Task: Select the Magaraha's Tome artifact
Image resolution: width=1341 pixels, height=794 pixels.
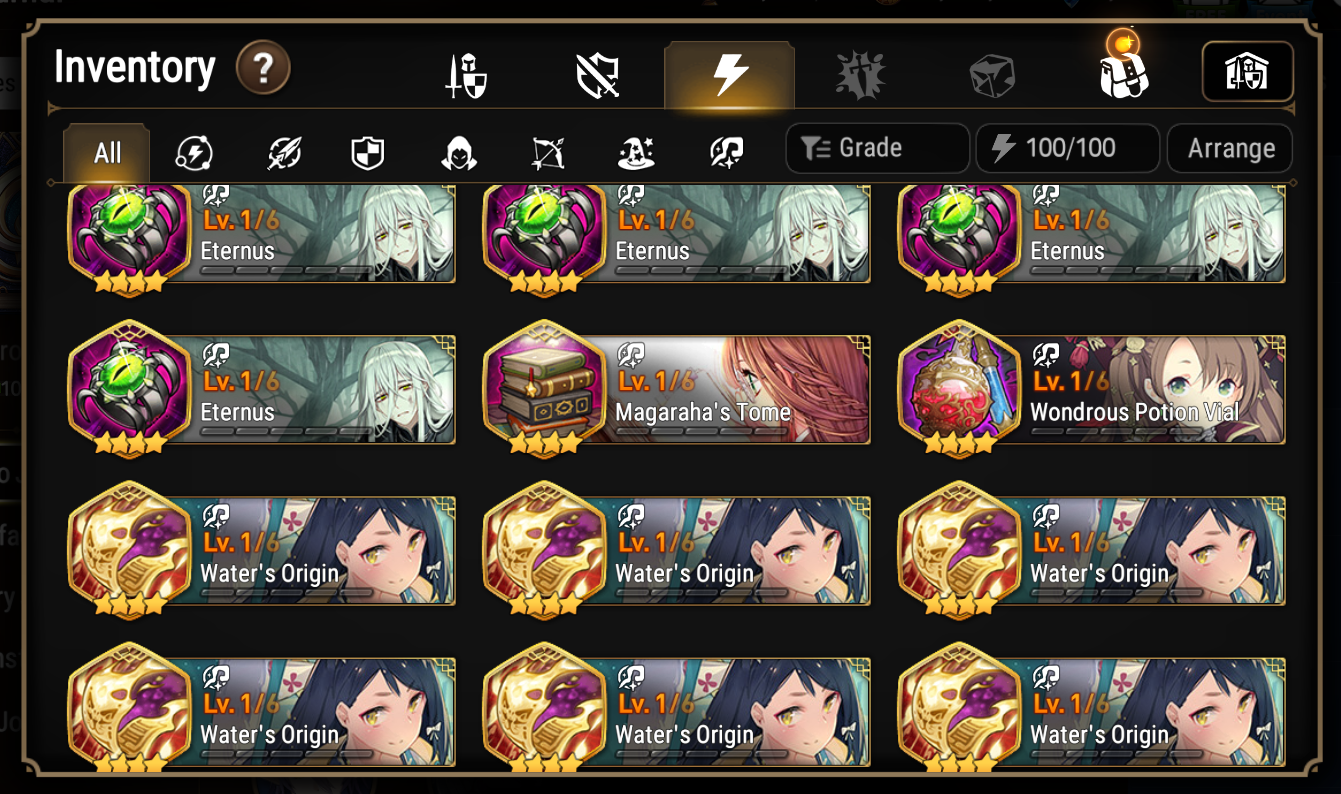Action: (678, 390)
